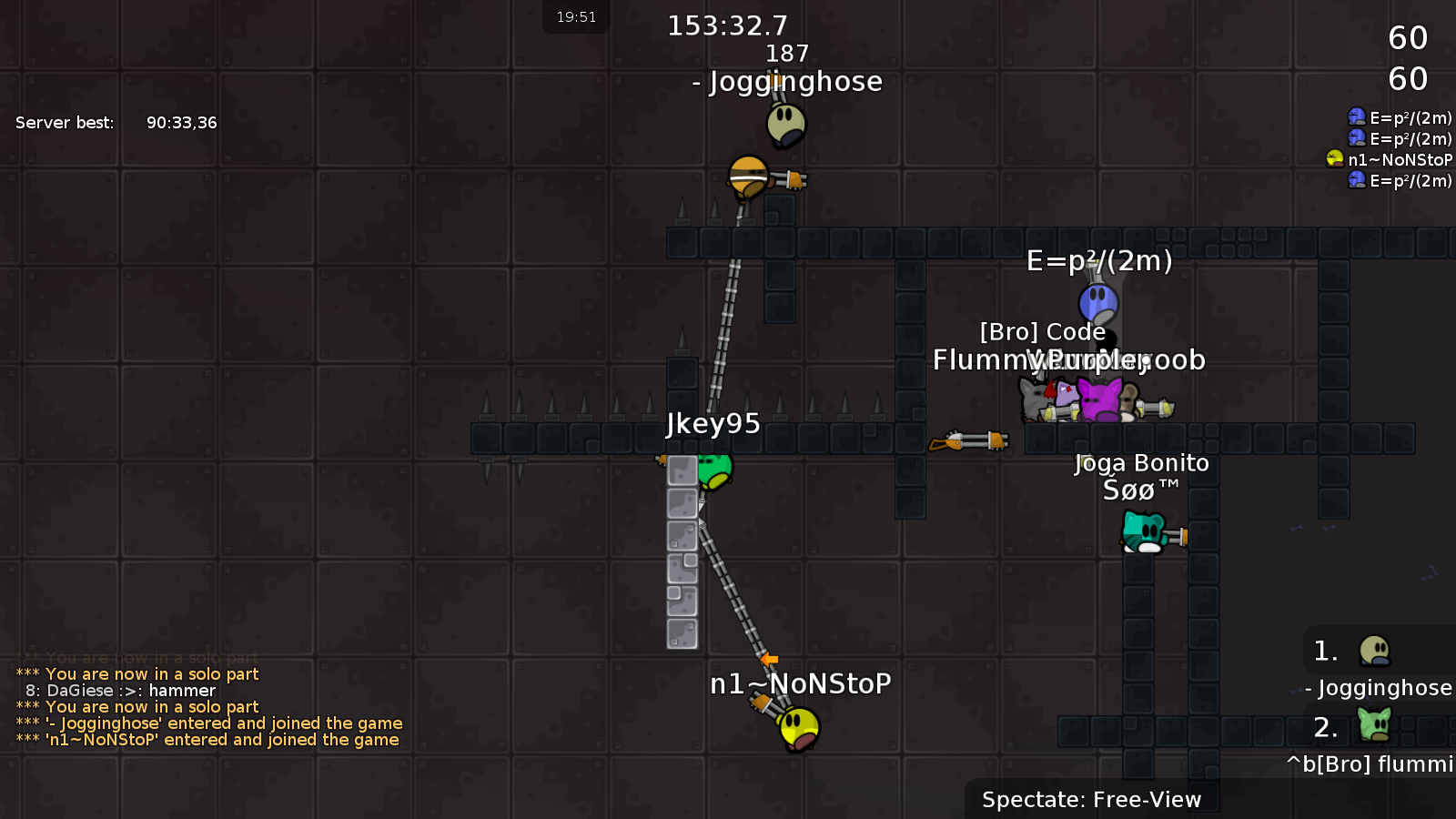Click the olive tee avatar for rank 1 on the scoreboard
This screenshot has width=1456, height=819.
pyautogui.click(x=1375, y=652)
